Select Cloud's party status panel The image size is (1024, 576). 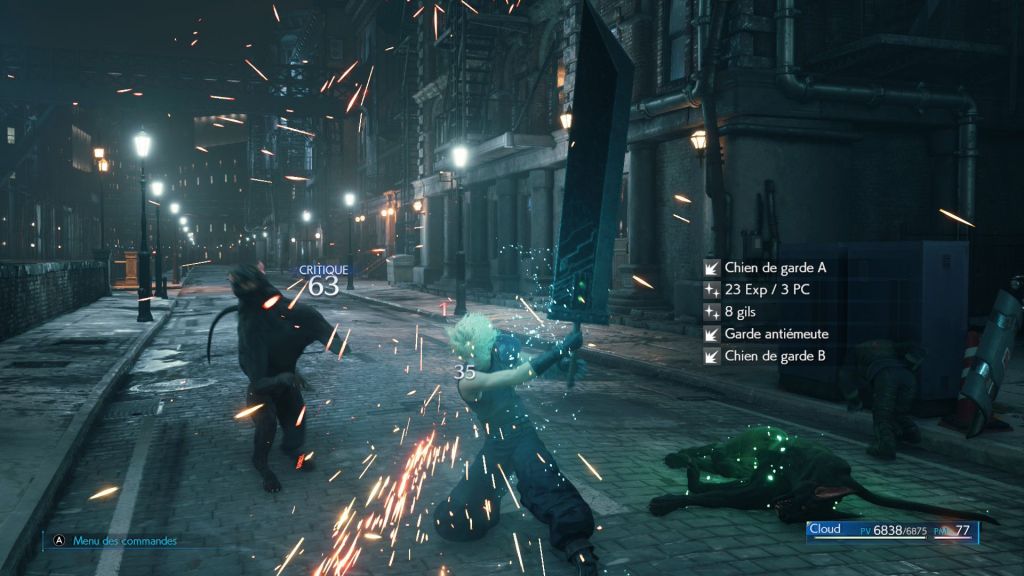tap(892, 532)
